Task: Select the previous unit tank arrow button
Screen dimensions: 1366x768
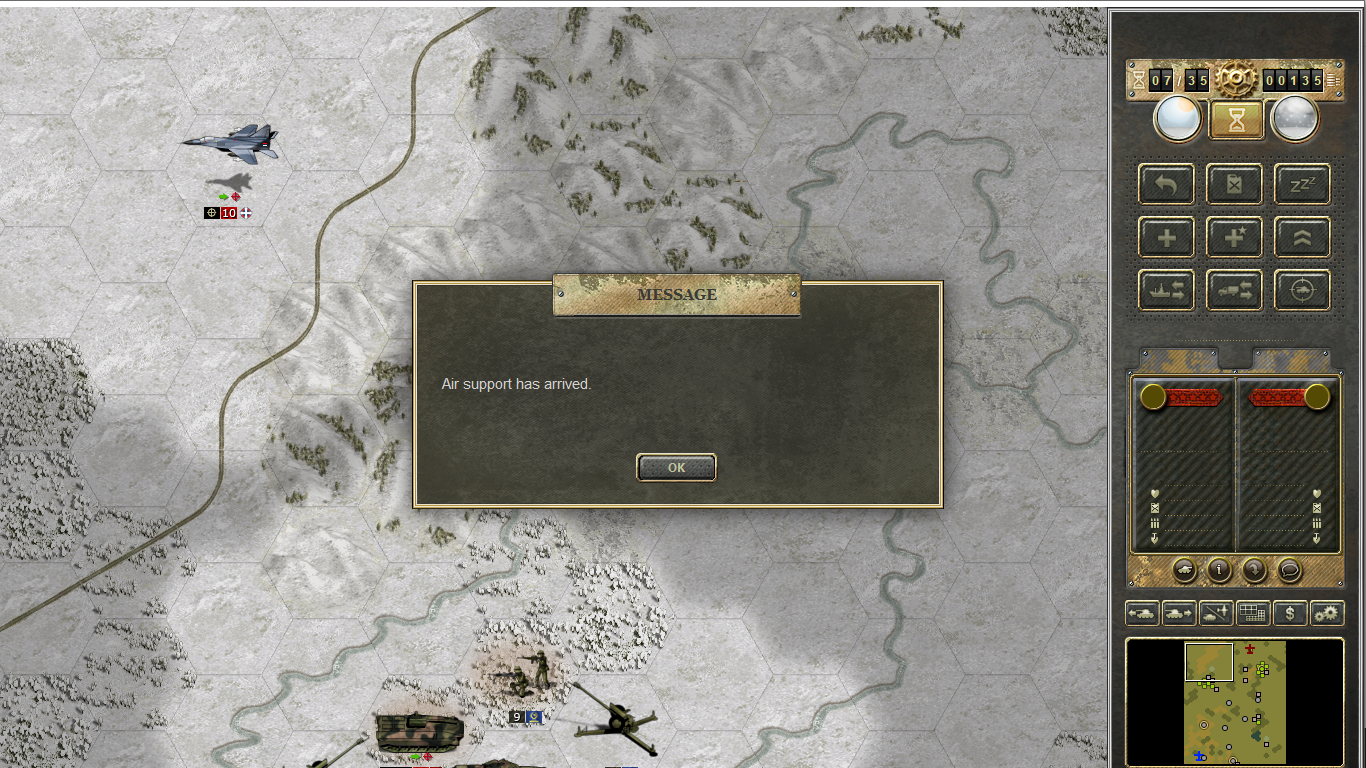Action: [x=1142, y=613]
